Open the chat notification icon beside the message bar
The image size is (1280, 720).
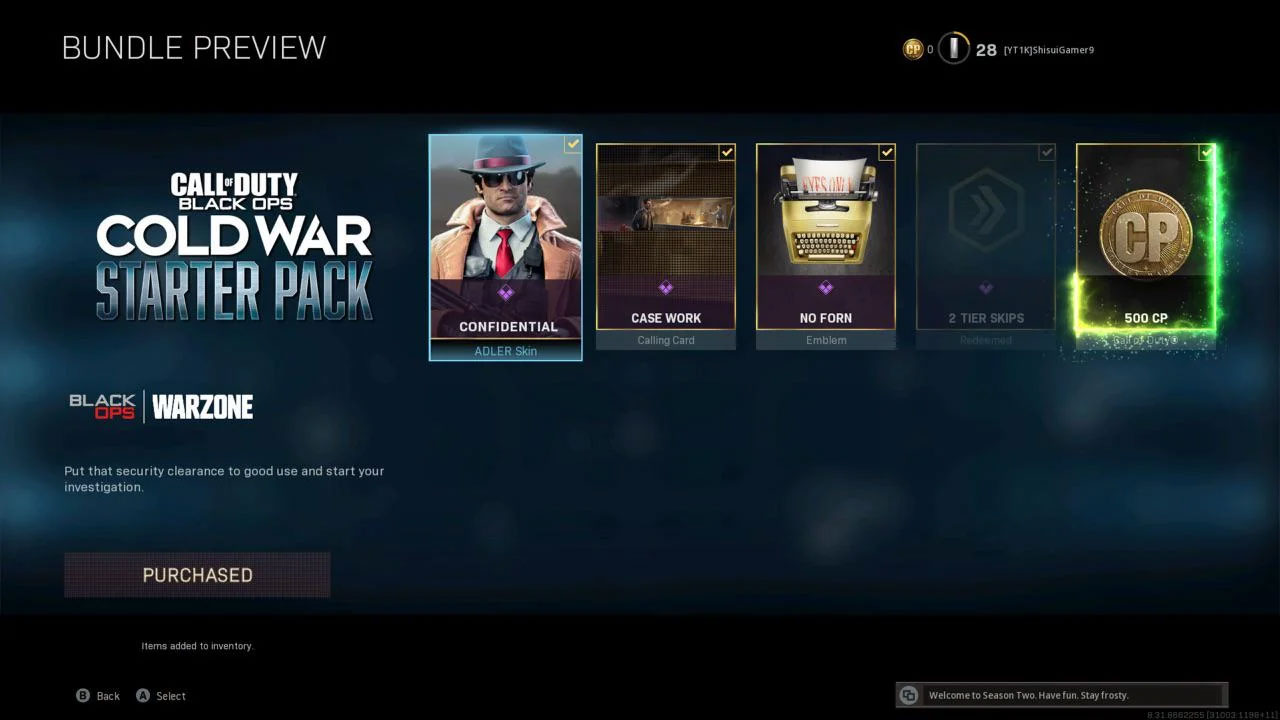click(908, 695)
